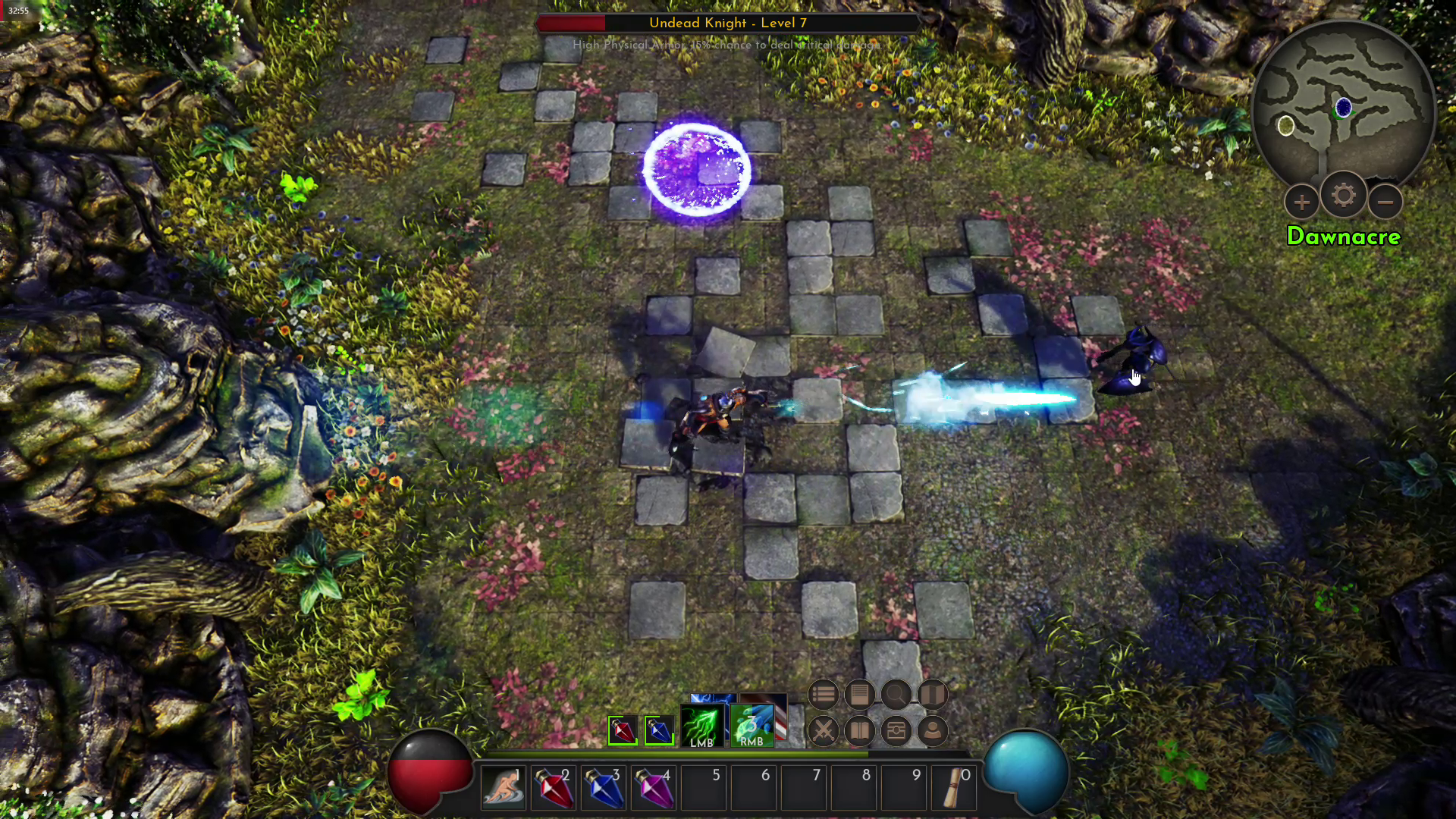Open the folded map button

point(933,694)
